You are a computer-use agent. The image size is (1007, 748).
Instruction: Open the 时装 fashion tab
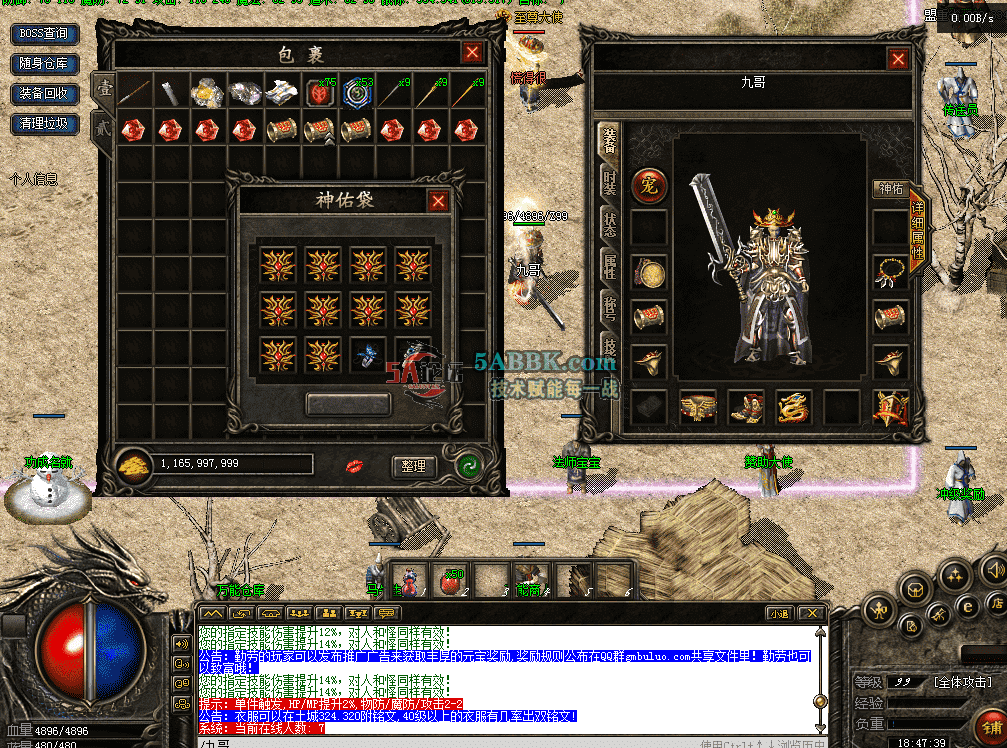click(x=609, y=182)
